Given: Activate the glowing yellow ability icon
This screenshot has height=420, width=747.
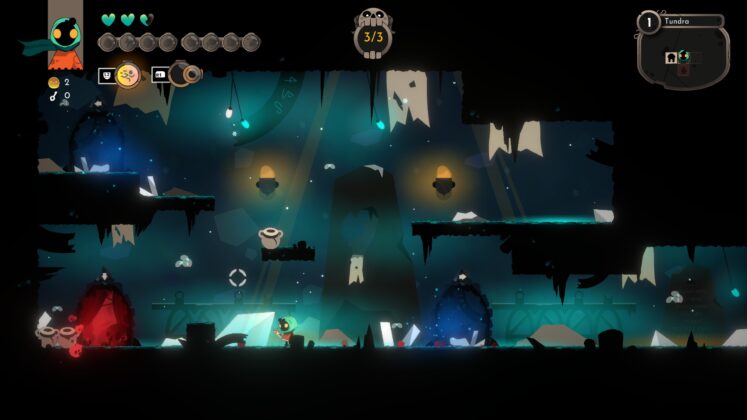Looking at the screenshot, I should 128,75.
